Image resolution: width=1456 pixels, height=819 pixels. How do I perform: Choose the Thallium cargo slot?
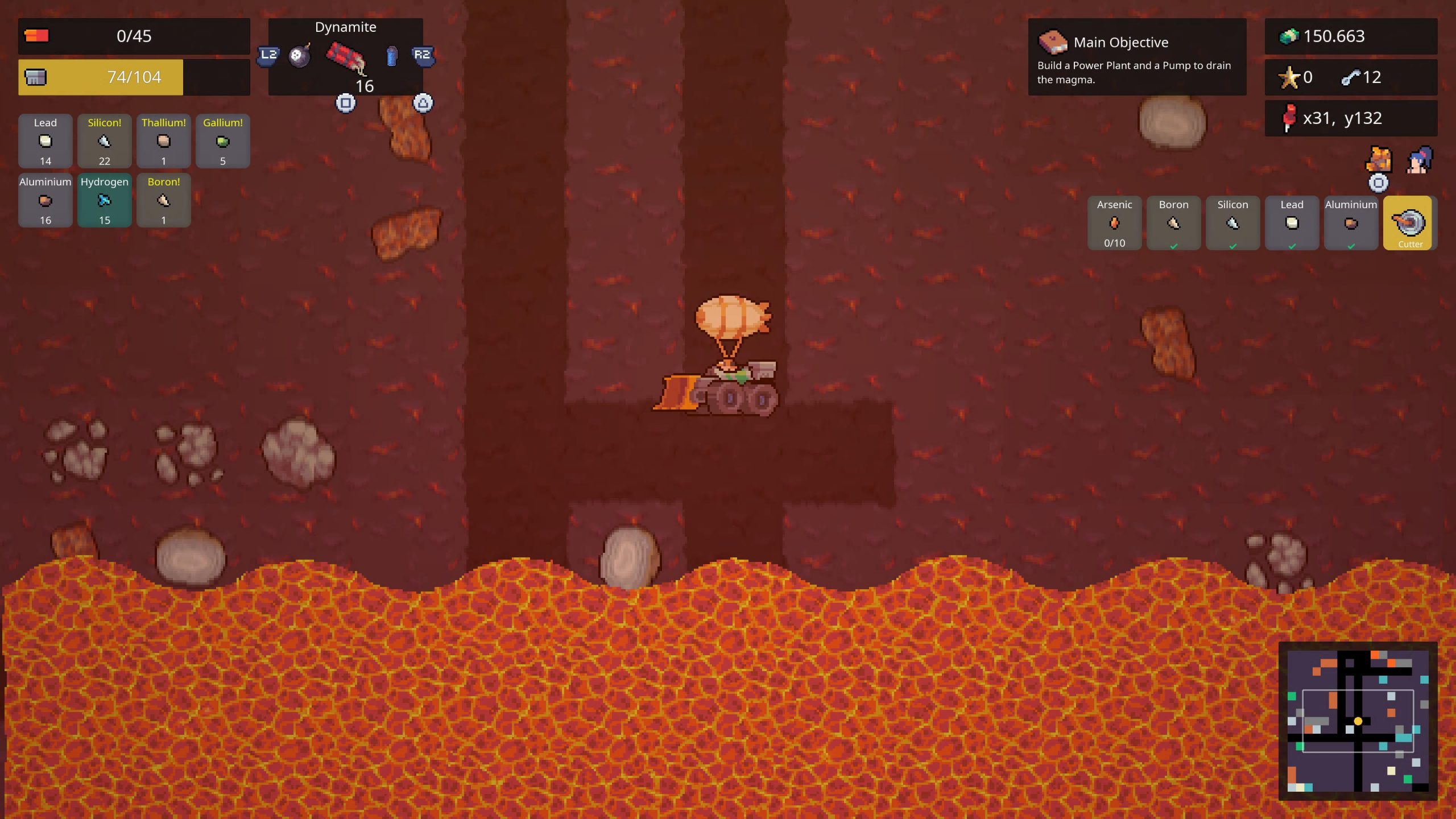(164, 141)
